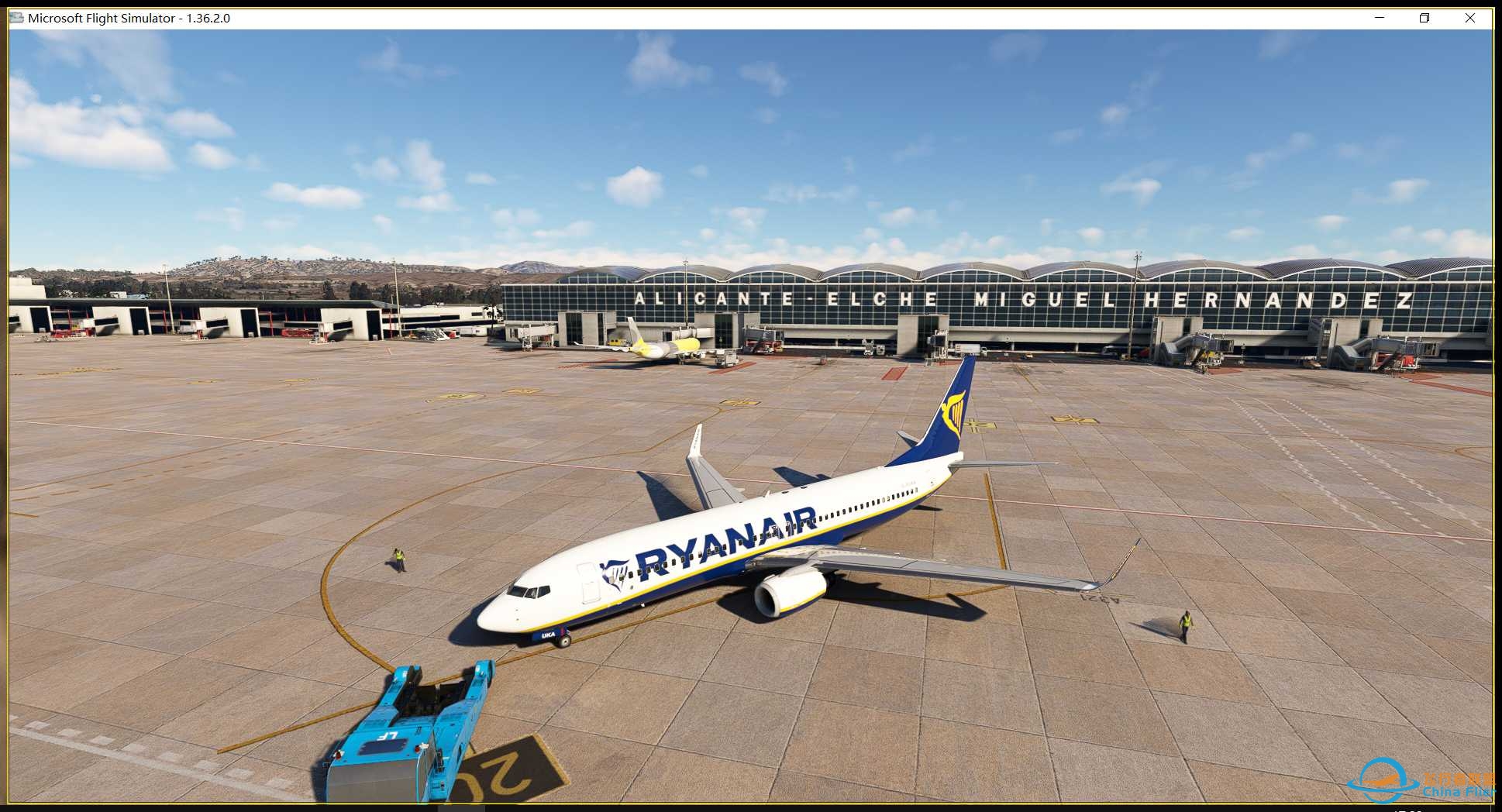
Task: Restore down the Flight Simulator window
Action: pyautogui.click(x=1424, y=17)
